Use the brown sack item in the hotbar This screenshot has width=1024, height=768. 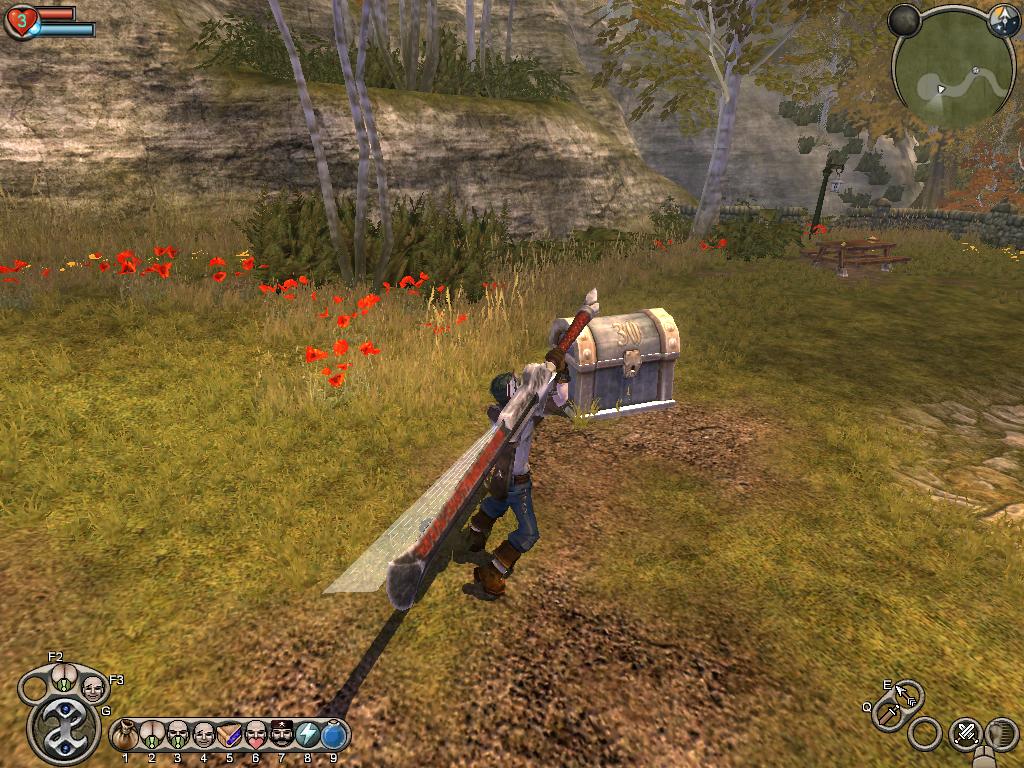coord(126,735)
